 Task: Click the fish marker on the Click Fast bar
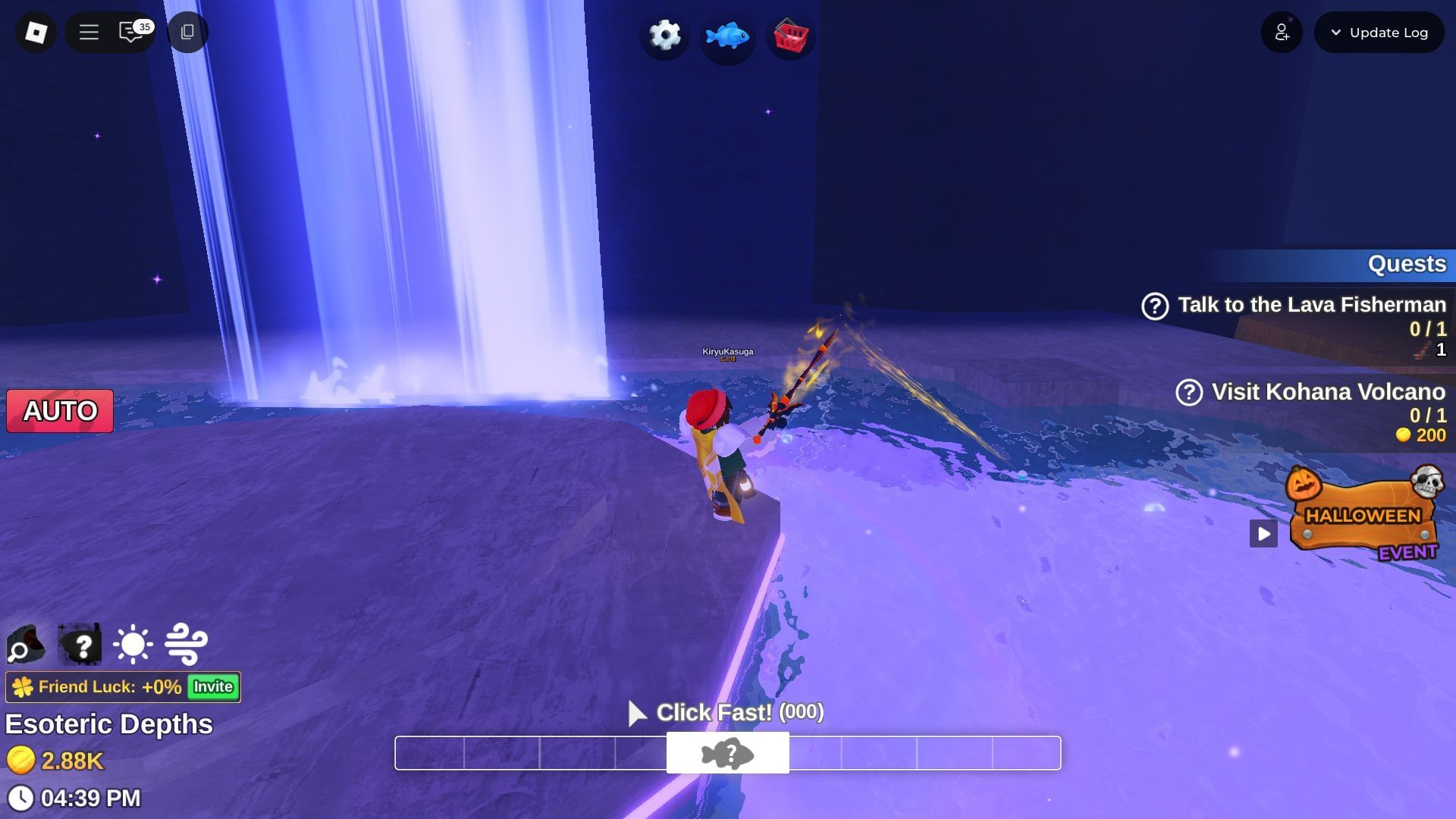(729, 752)
